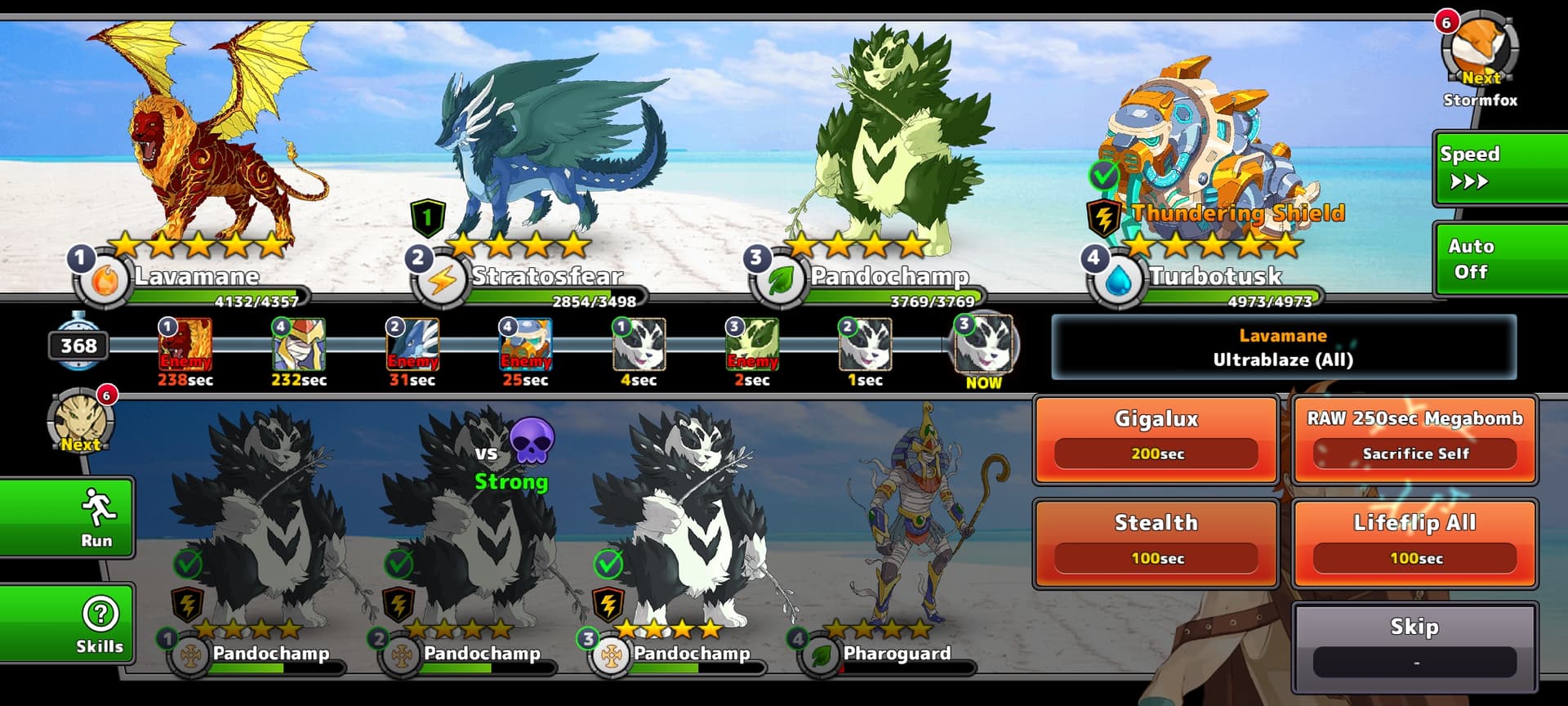1568x706 pixels.
Task: Use the Gigalux skill
Action: pos(1156,439)
